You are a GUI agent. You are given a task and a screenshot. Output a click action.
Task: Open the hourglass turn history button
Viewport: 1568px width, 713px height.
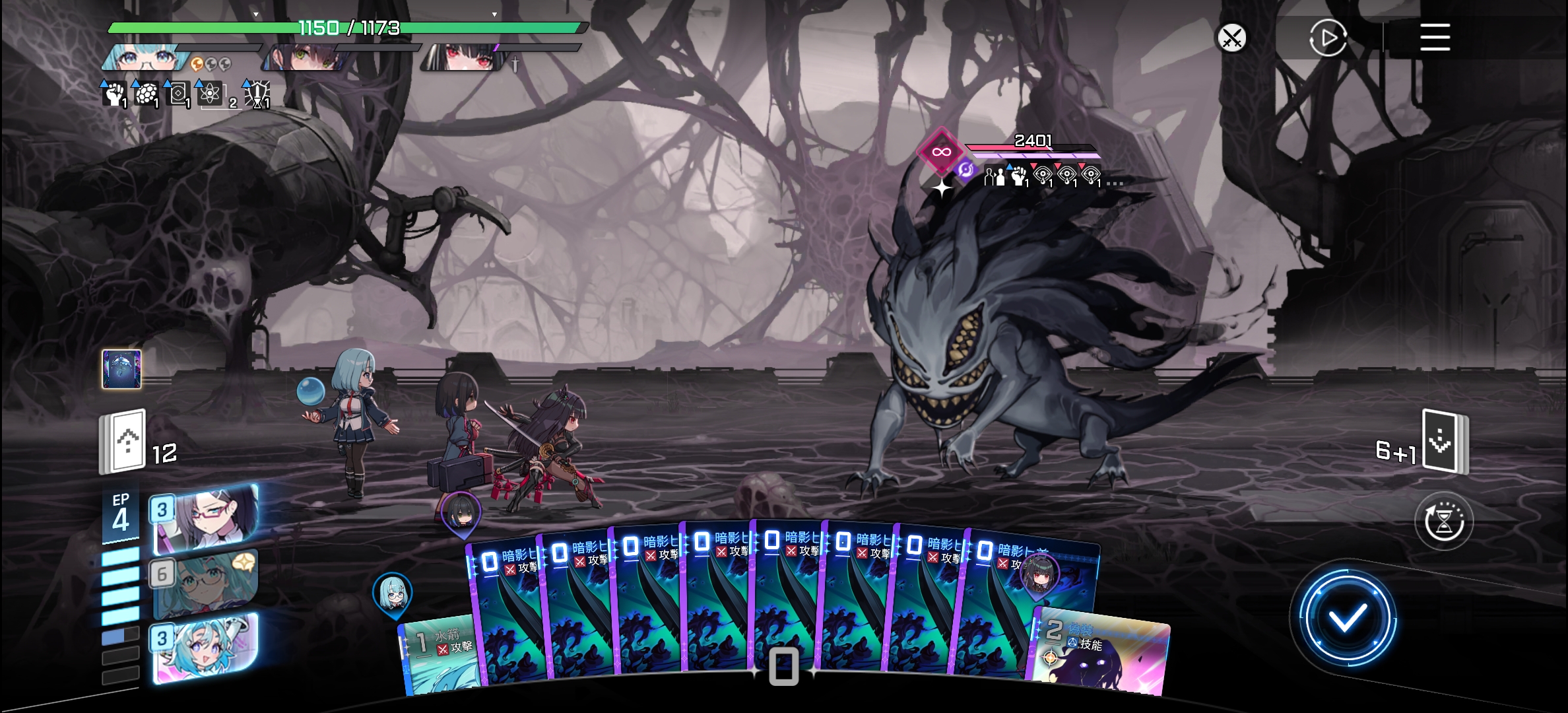coord(1444,522)
